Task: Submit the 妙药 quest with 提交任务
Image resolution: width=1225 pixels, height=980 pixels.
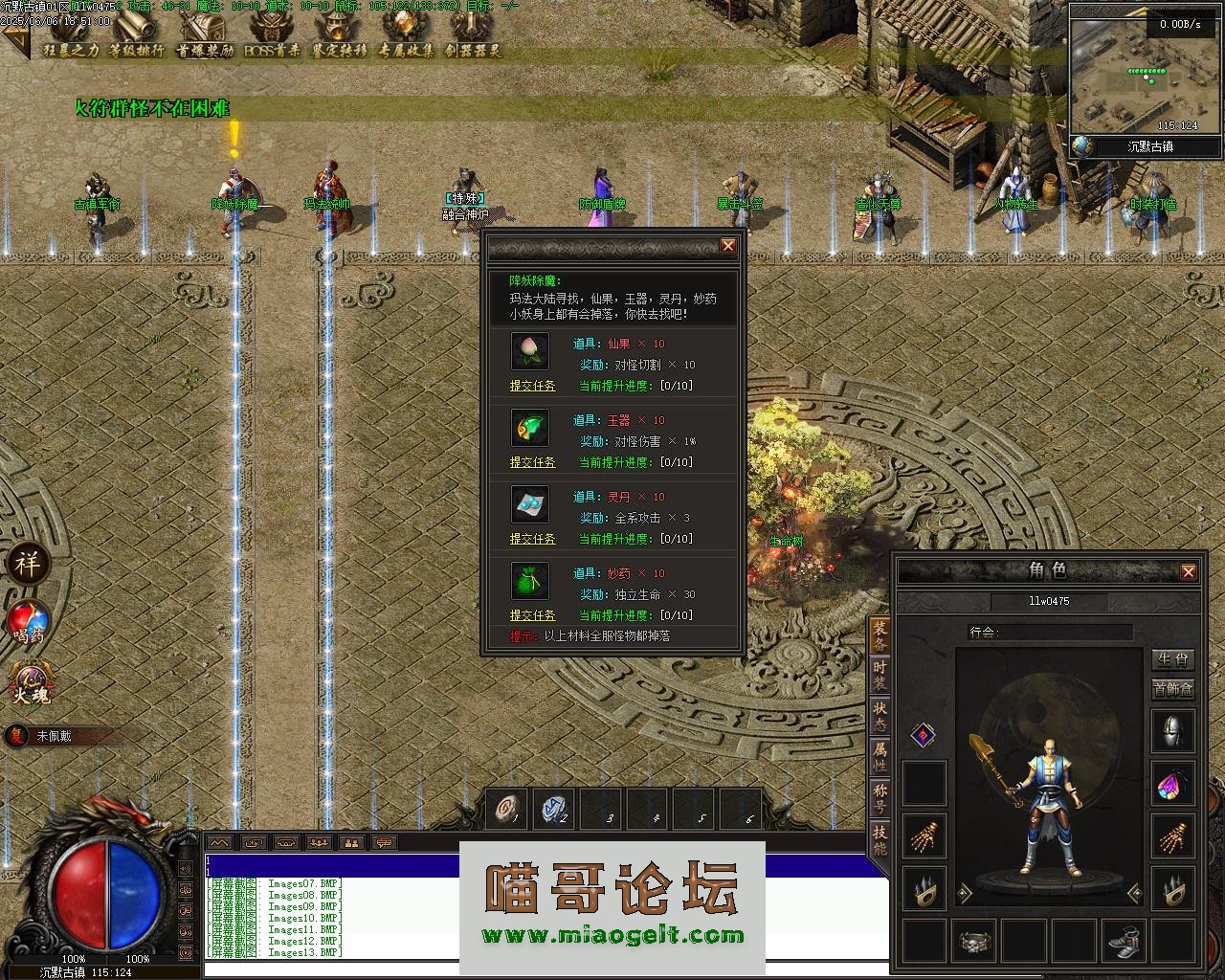Action: point(532,615)
